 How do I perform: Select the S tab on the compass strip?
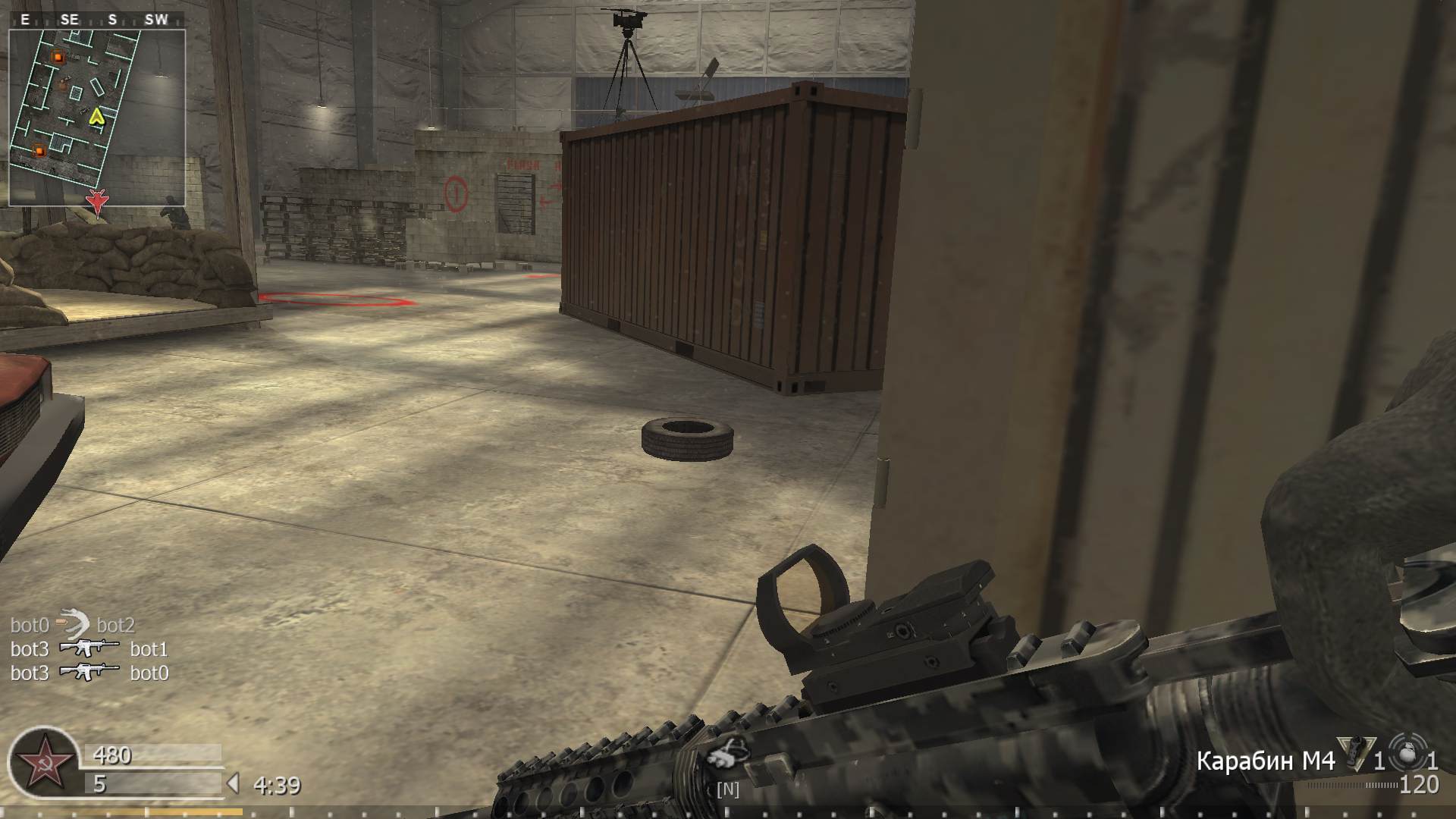(111, 20)
